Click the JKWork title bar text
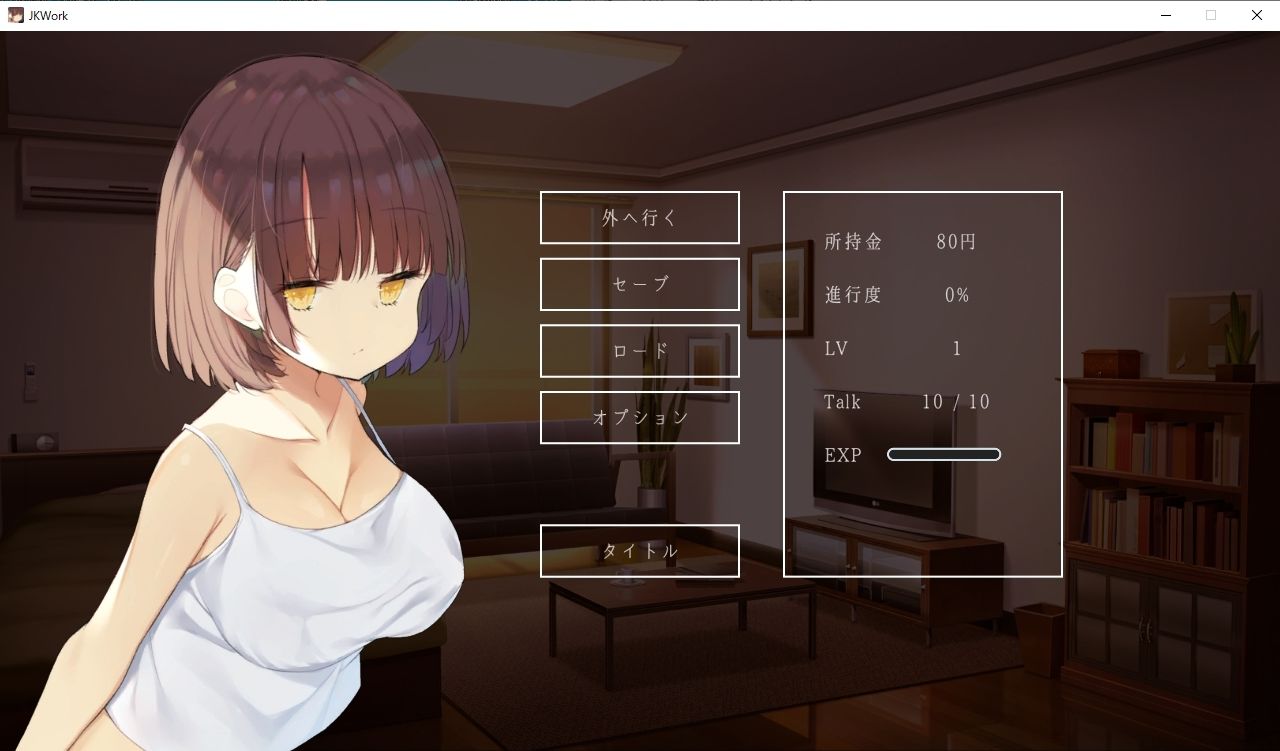This screenshot has height=751, width=1280. pyautogui.click(x=45, y=15)
